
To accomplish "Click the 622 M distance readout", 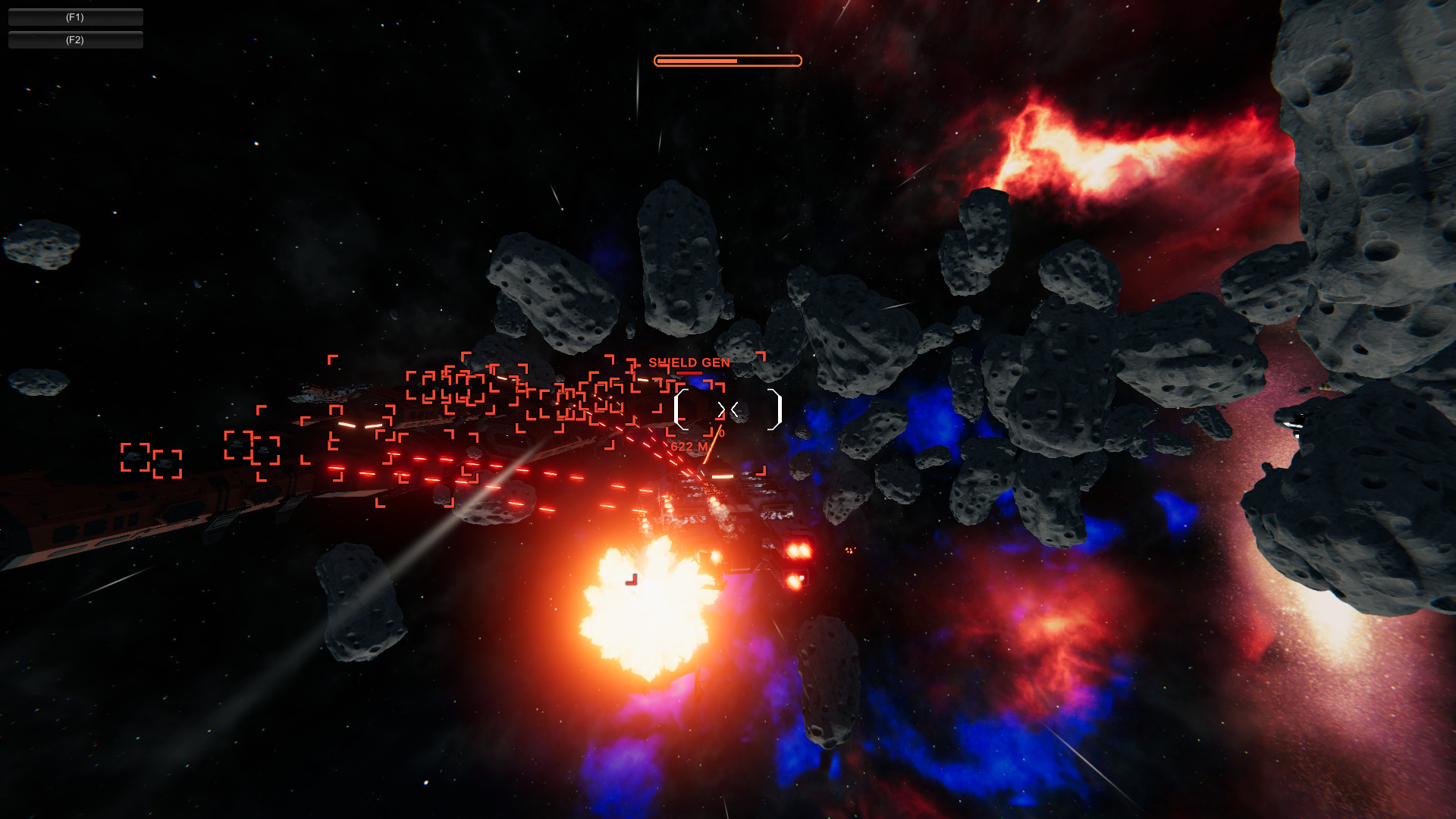I will point(689,446).
